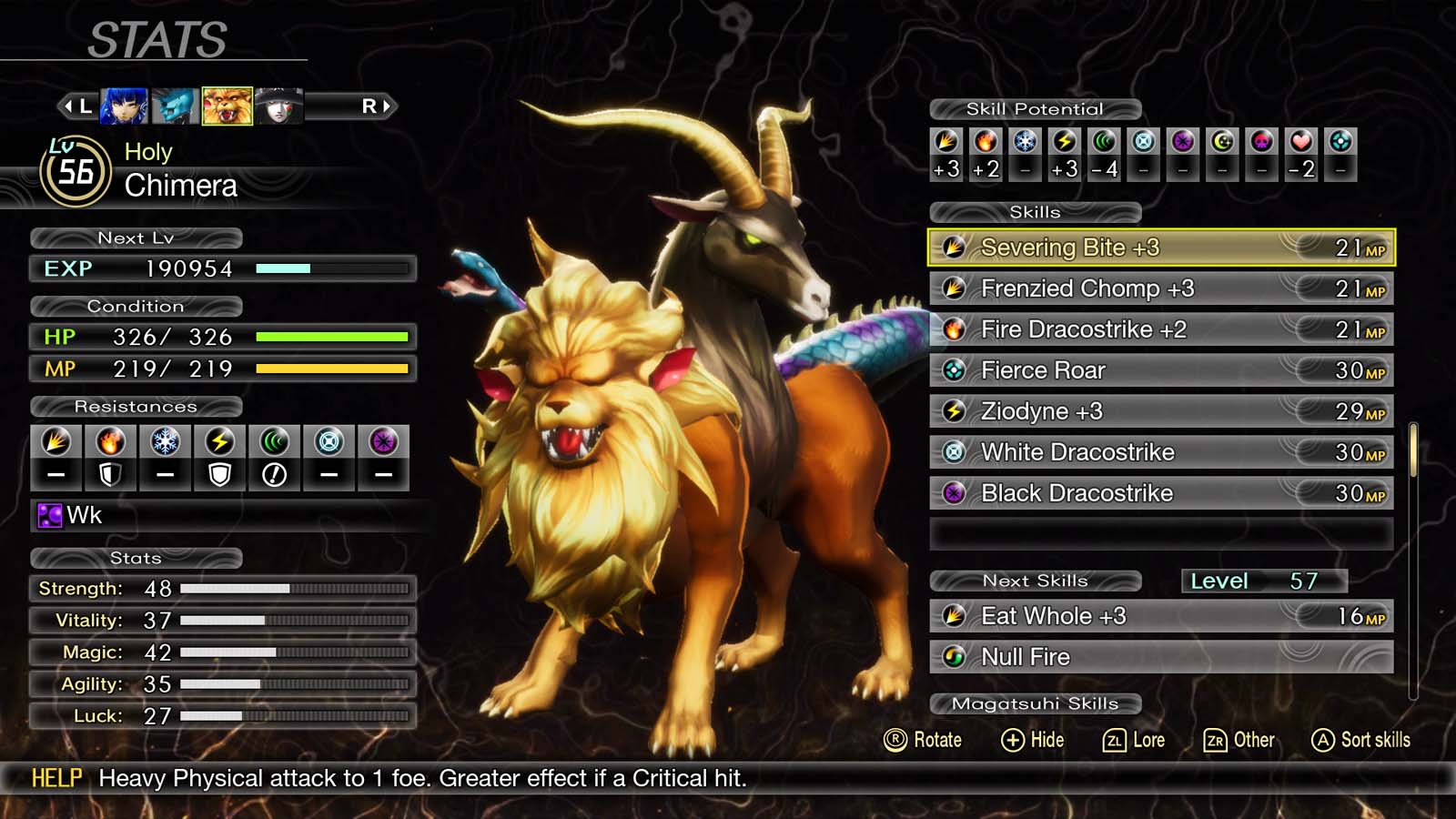This screenshot has height=819, width=1456.
Task: Toggle Hide to conceal the Chimera model
Action: [x=1031, y=740]
